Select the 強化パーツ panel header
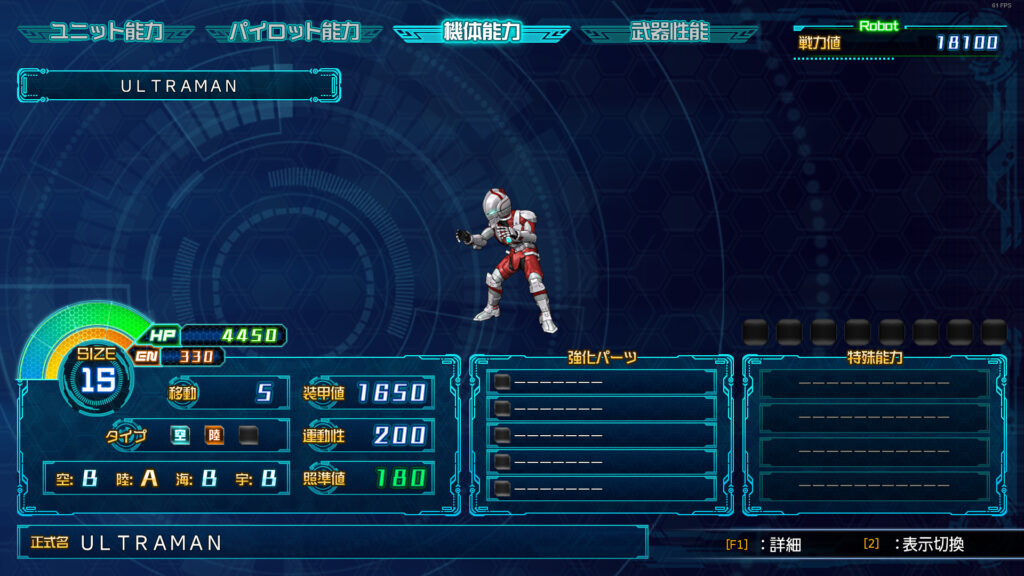1024x576 pixels. click(602, 357)
